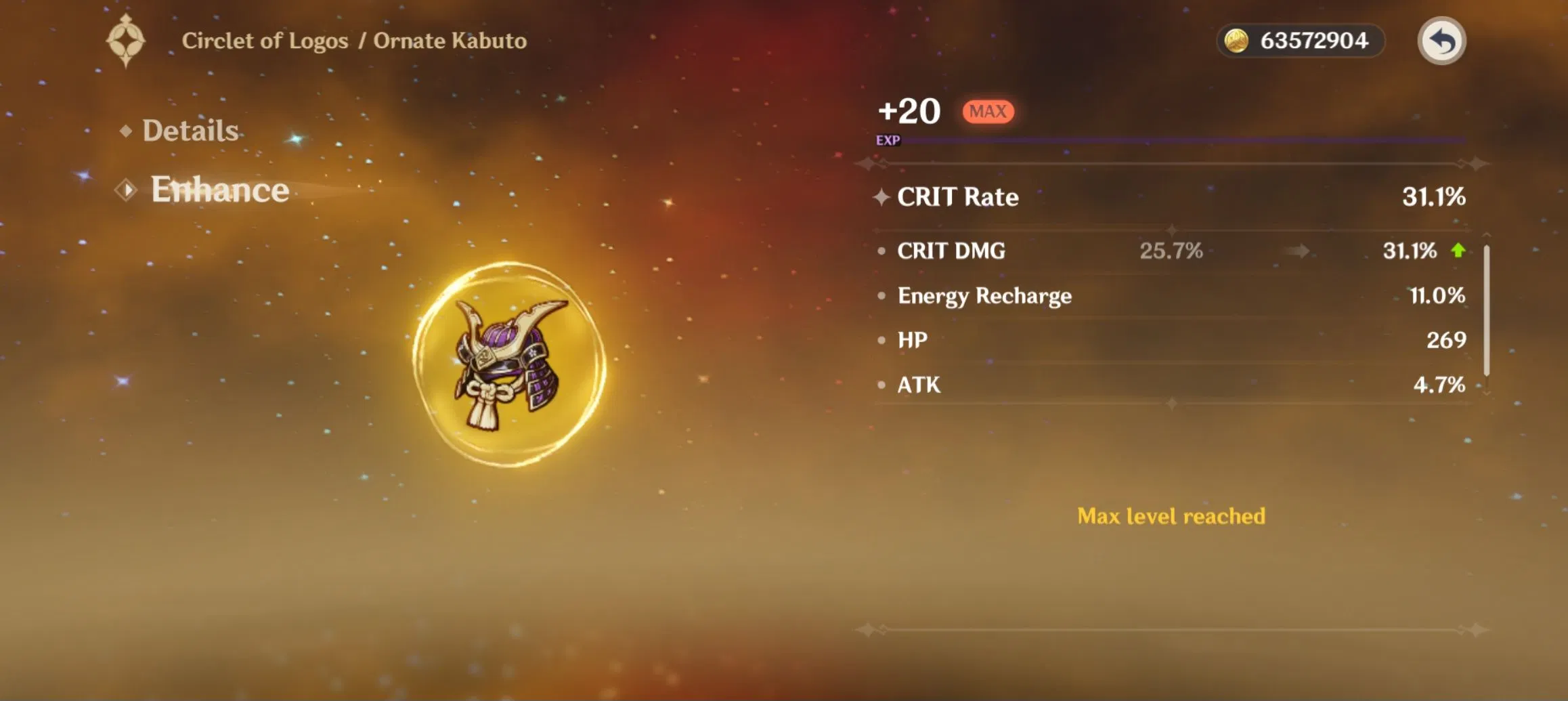1568x701 pixels.
Task: Click the star icon beside CRIT Rate
Action: pos(881,196)
